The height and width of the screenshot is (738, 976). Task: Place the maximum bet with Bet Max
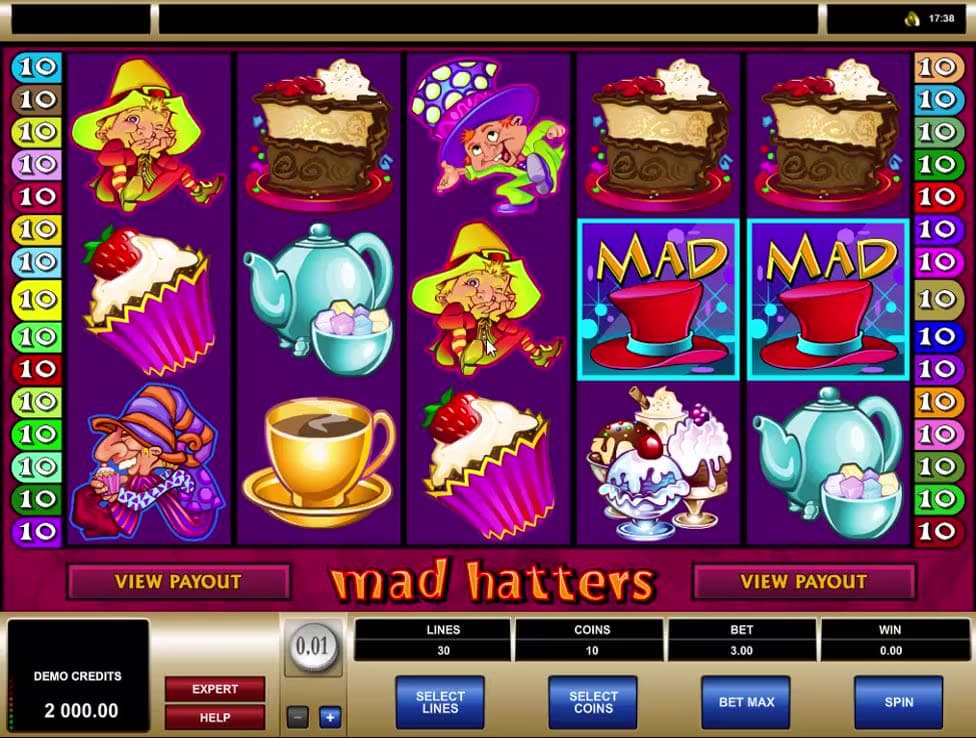(746, 702)
